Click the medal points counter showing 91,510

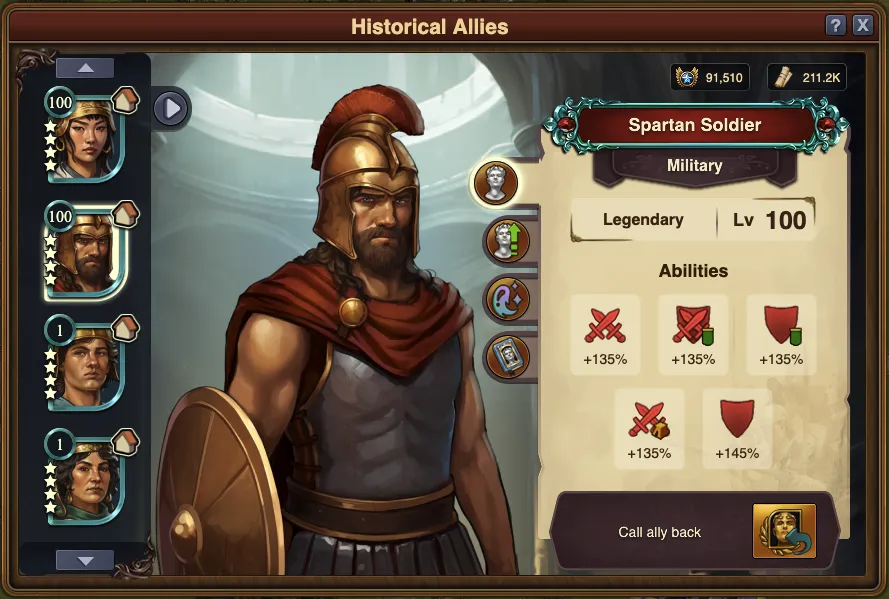tap(712, 78)
